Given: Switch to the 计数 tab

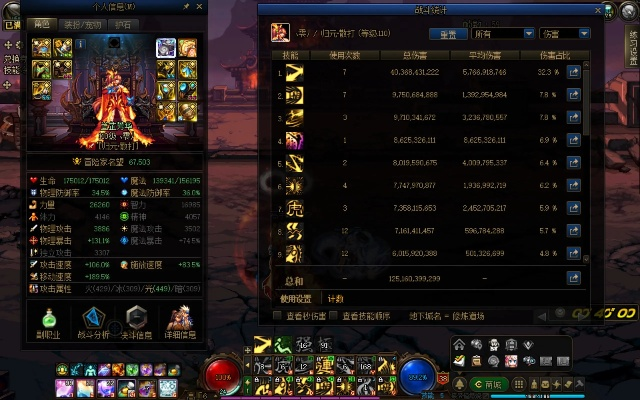Looking at the screenshot, I should (x=335, y=298).
